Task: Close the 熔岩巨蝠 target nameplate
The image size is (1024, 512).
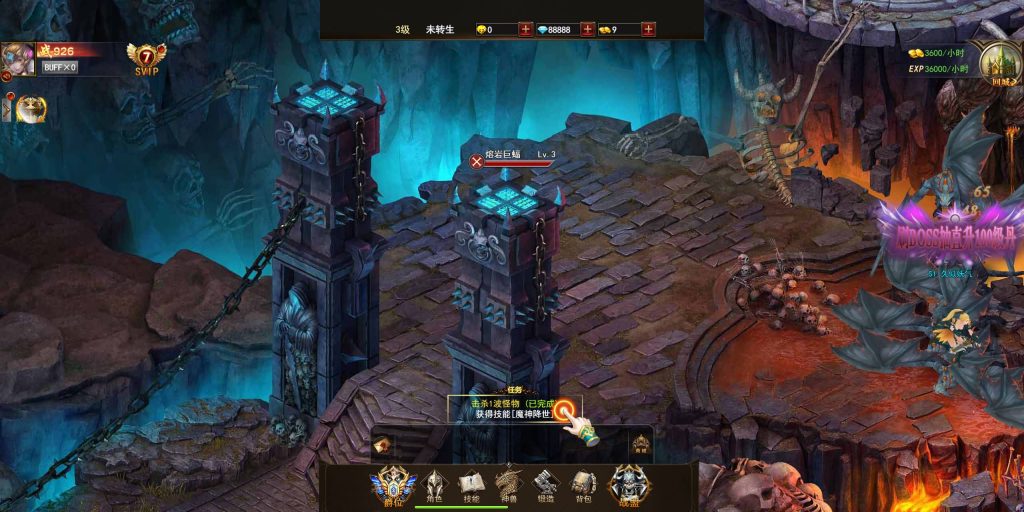Action: click(476, 160)
